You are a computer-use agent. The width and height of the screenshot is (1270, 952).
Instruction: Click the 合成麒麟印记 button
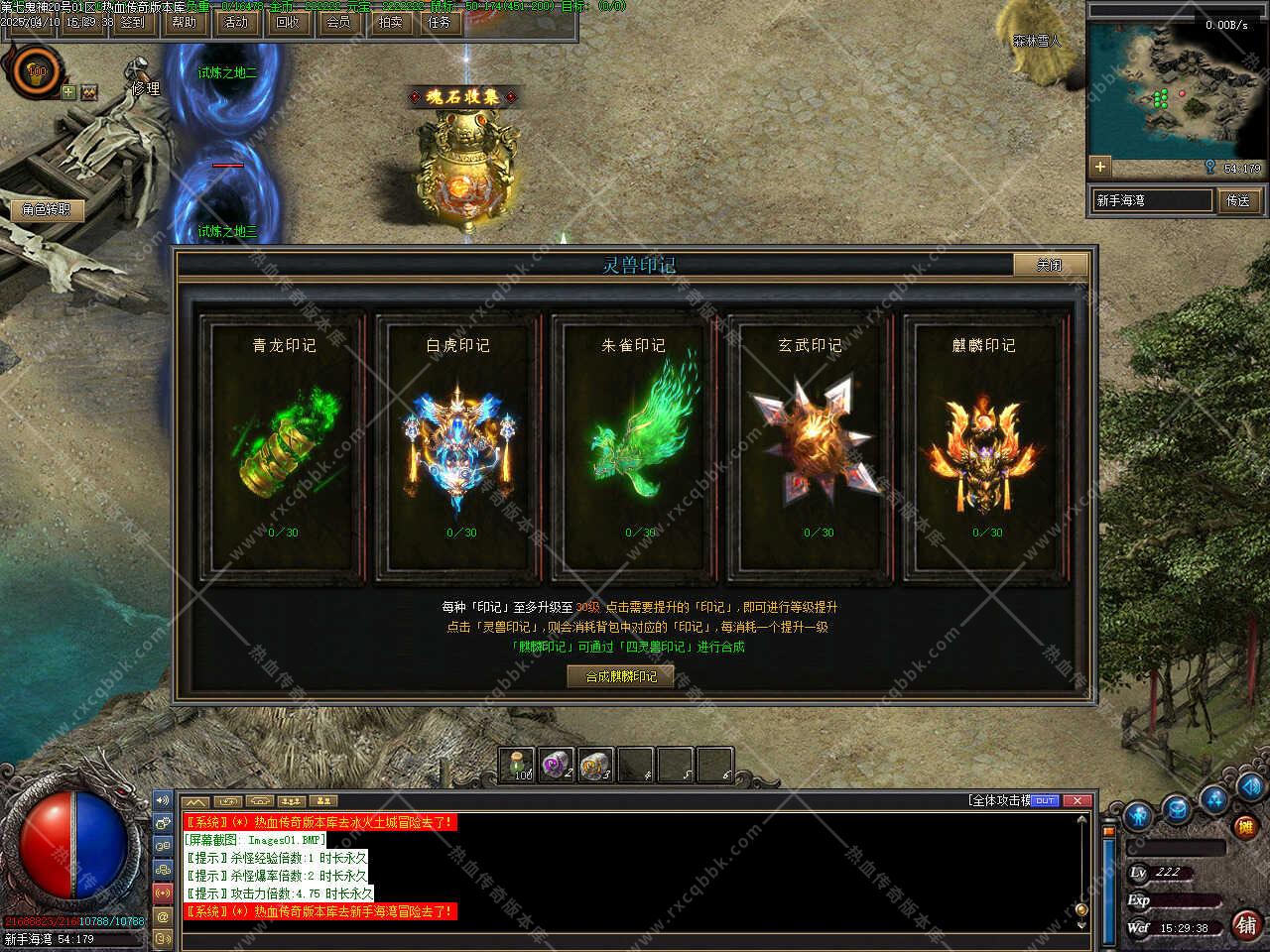(621, 676)
